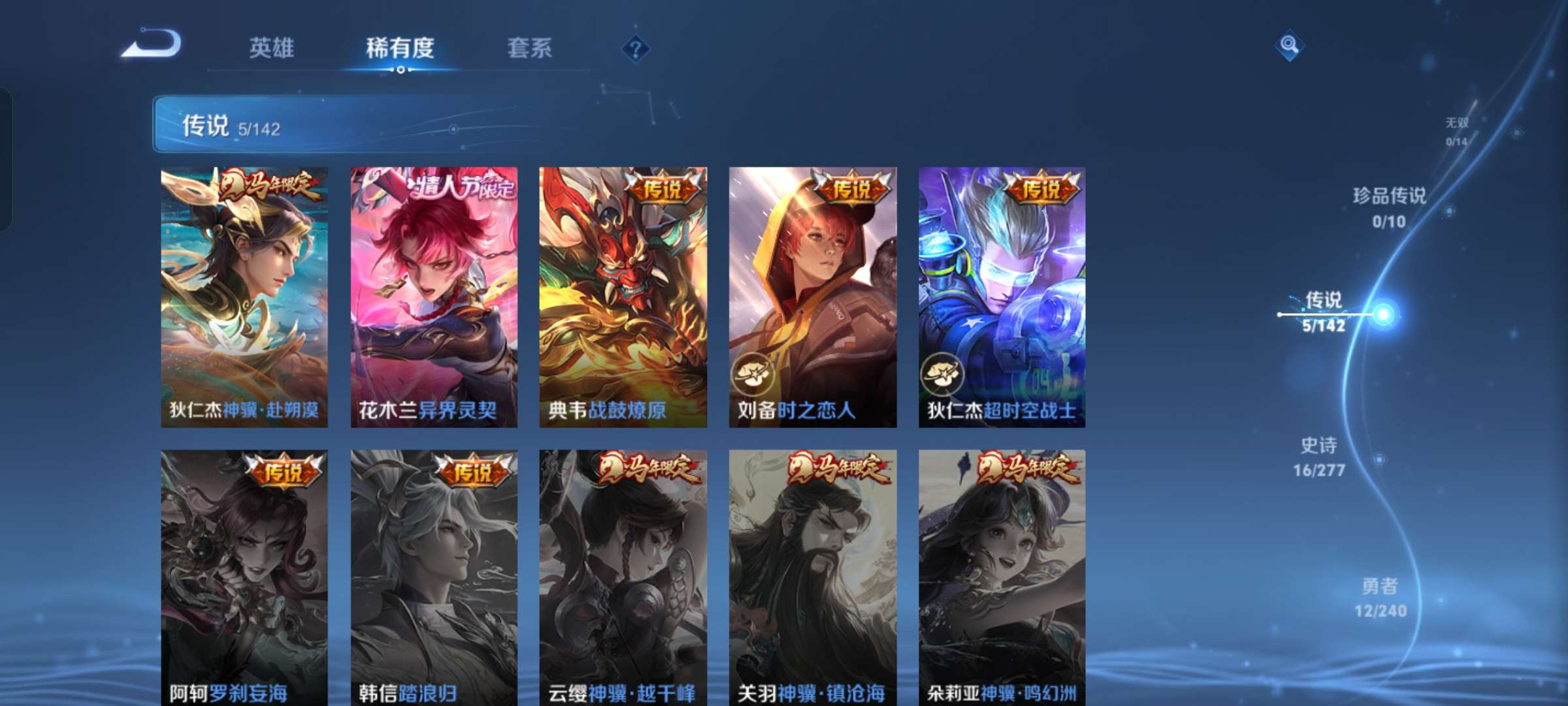Screen dimensions: 1568x706
Task: Open the 套系 tab
Action: coord(530,47)
